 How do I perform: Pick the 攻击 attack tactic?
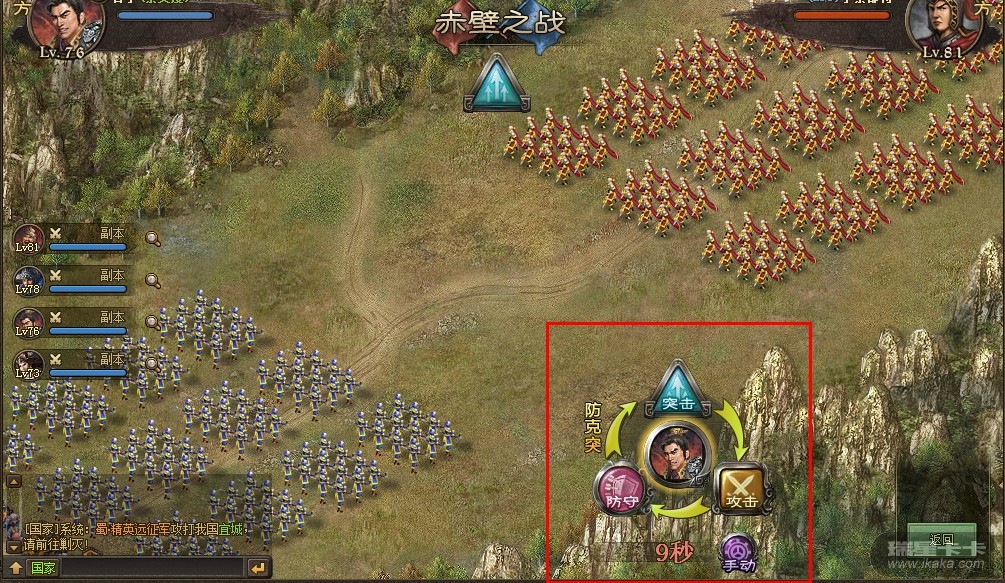[x=740, y=488]
